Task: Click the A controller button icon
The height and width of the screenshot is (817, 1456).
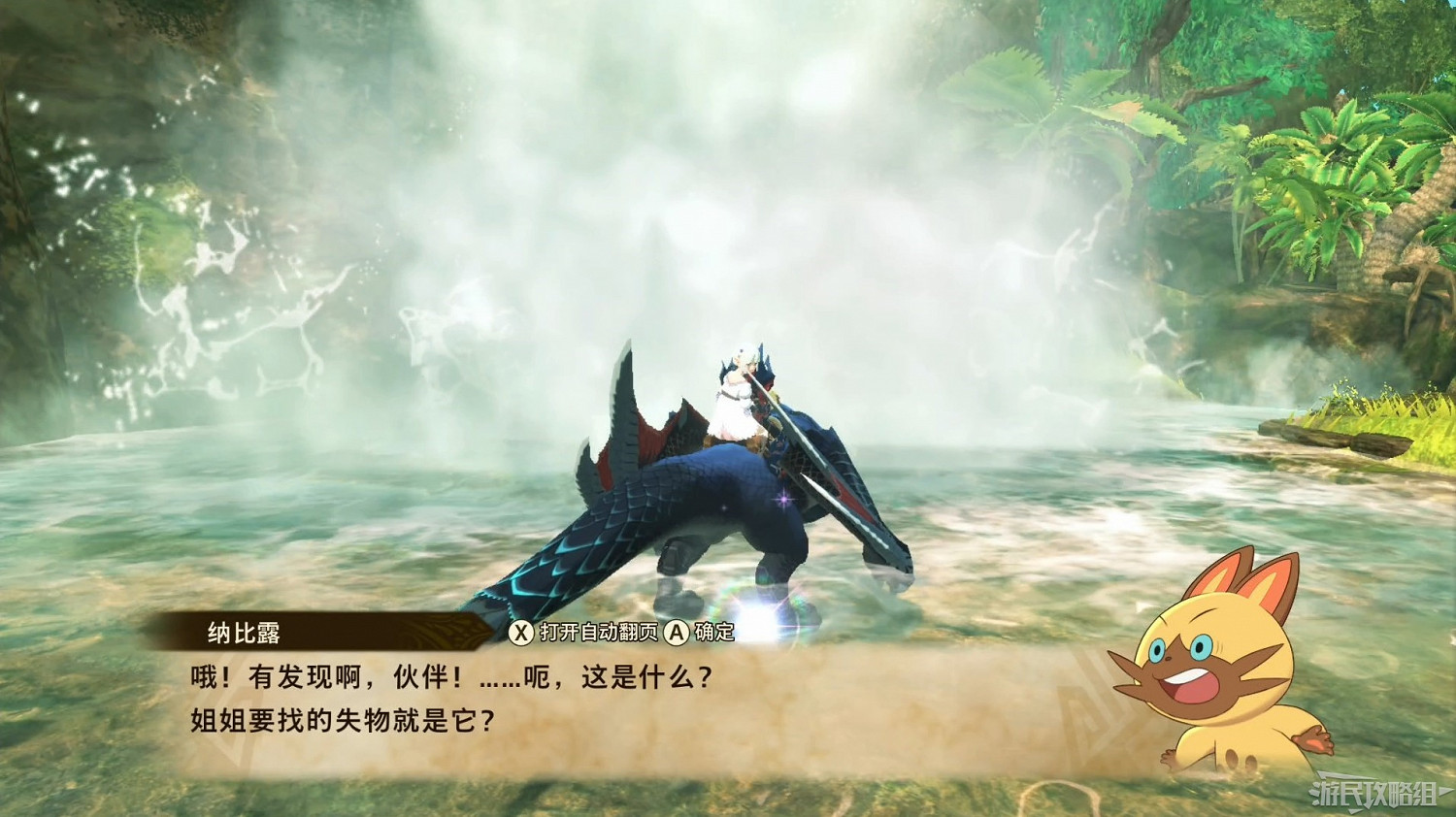Action: [x=678, y=630]
